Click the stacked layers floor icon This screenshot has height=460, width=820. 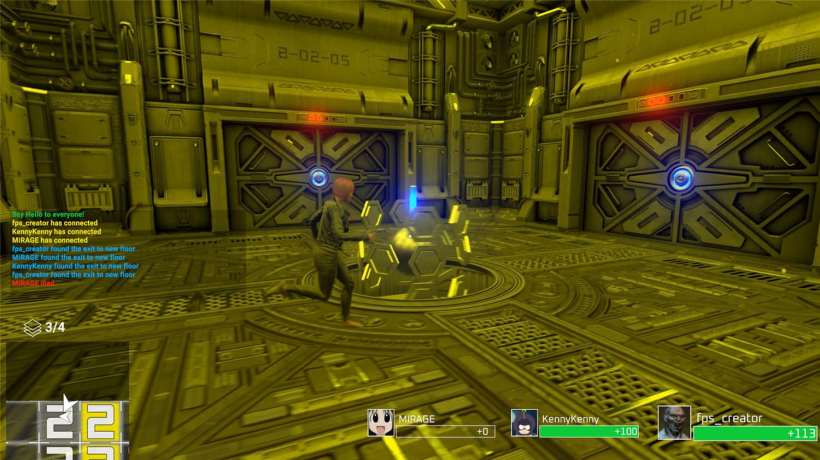click(33, 327)
